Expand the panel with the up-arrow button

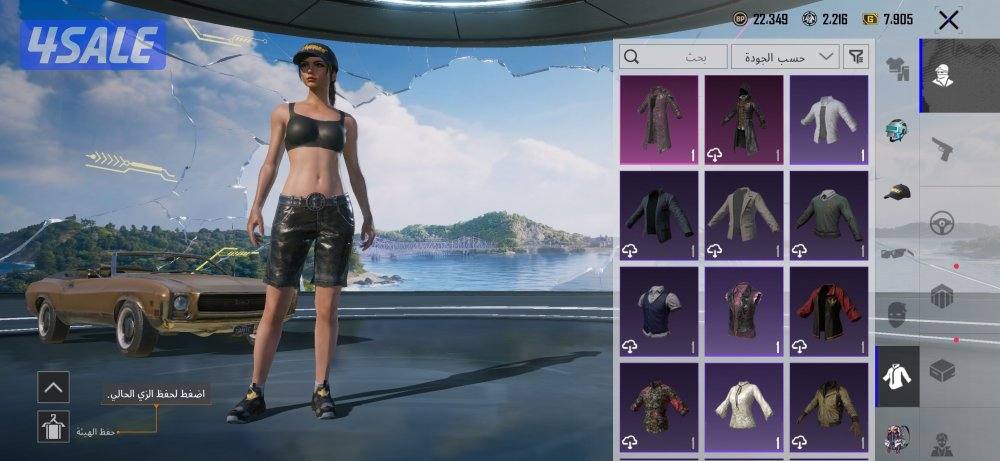point(54,385)
